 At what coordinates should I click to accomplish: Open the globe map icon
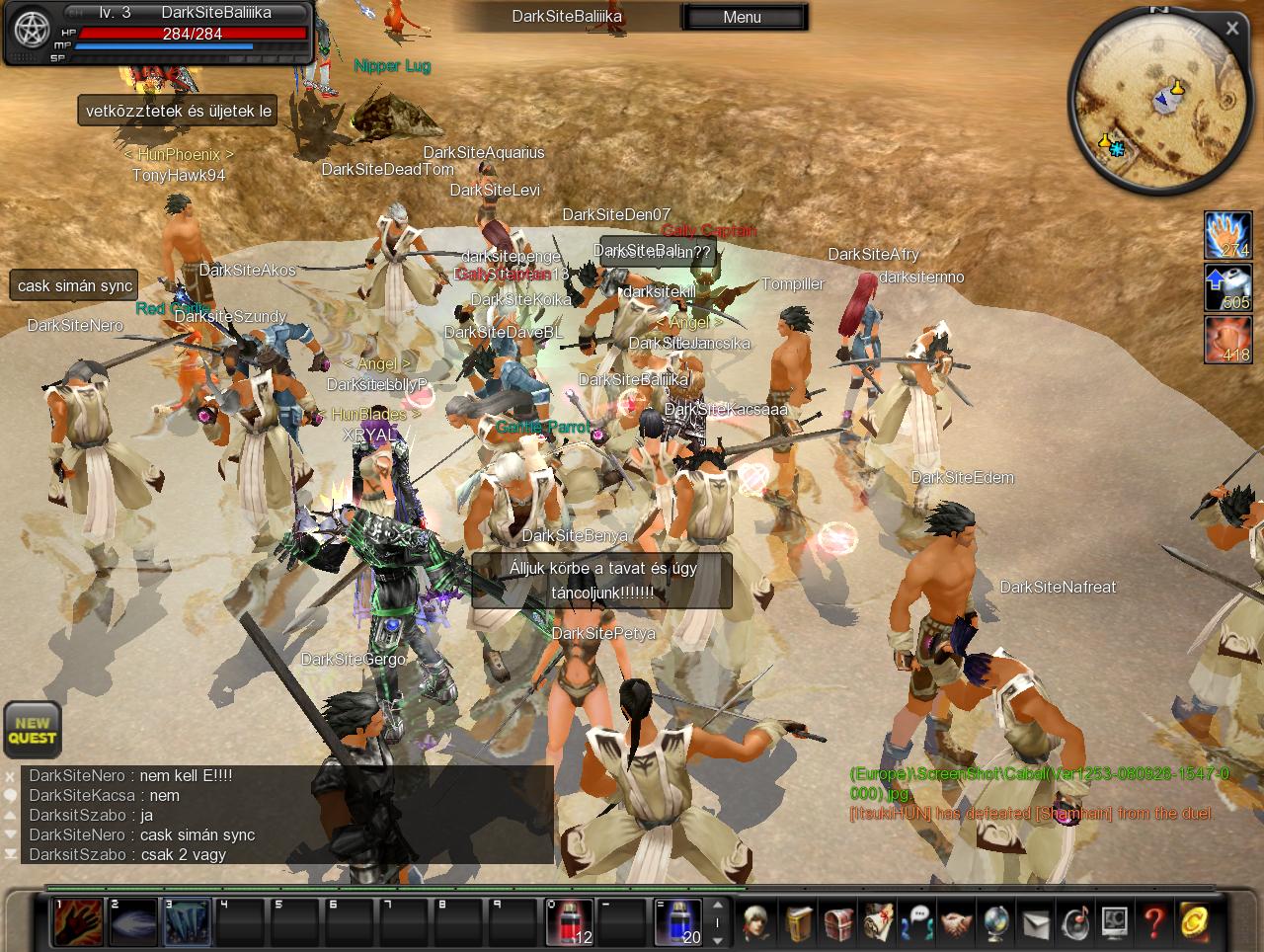pyautogui.click(x=995, y=922)
